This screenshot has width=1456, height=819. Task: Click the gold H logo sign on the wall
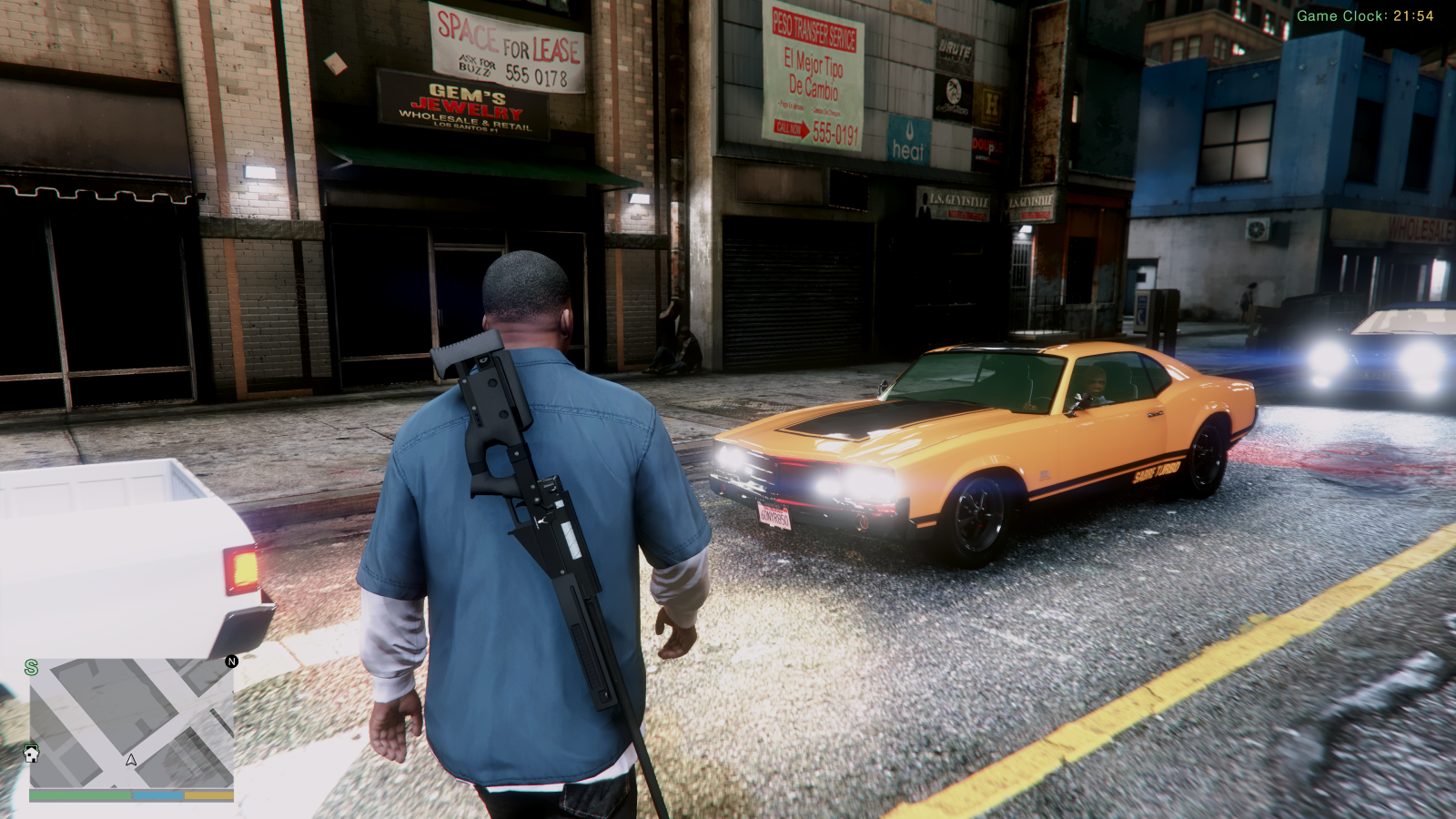[x=991, y=102]
